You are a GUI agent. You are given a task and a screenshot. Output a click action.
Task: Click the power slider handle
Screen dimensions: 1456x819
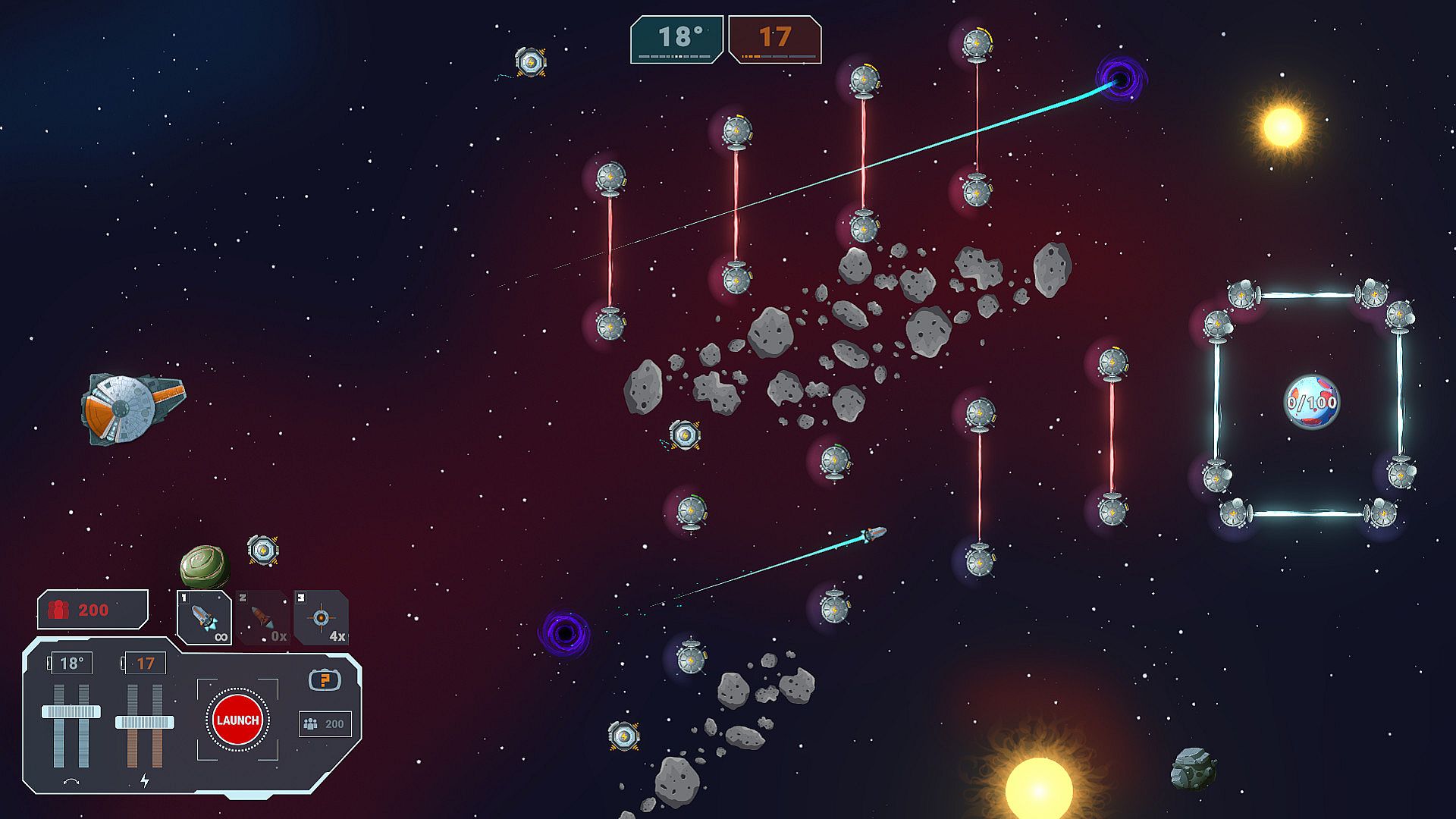(144, 722)
